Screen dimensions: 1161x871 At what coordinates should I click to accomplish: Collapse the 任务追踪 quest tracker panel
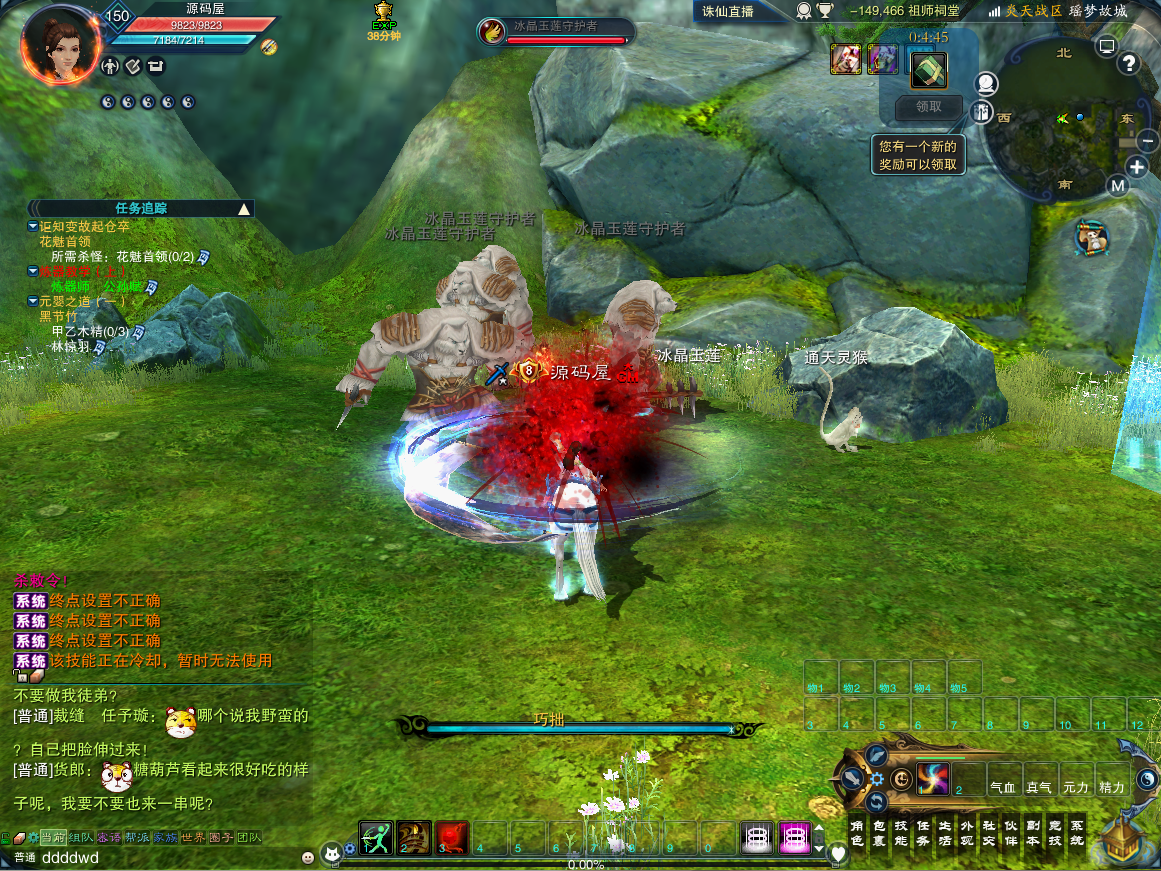pyautogui.click(x=243, y=209)
